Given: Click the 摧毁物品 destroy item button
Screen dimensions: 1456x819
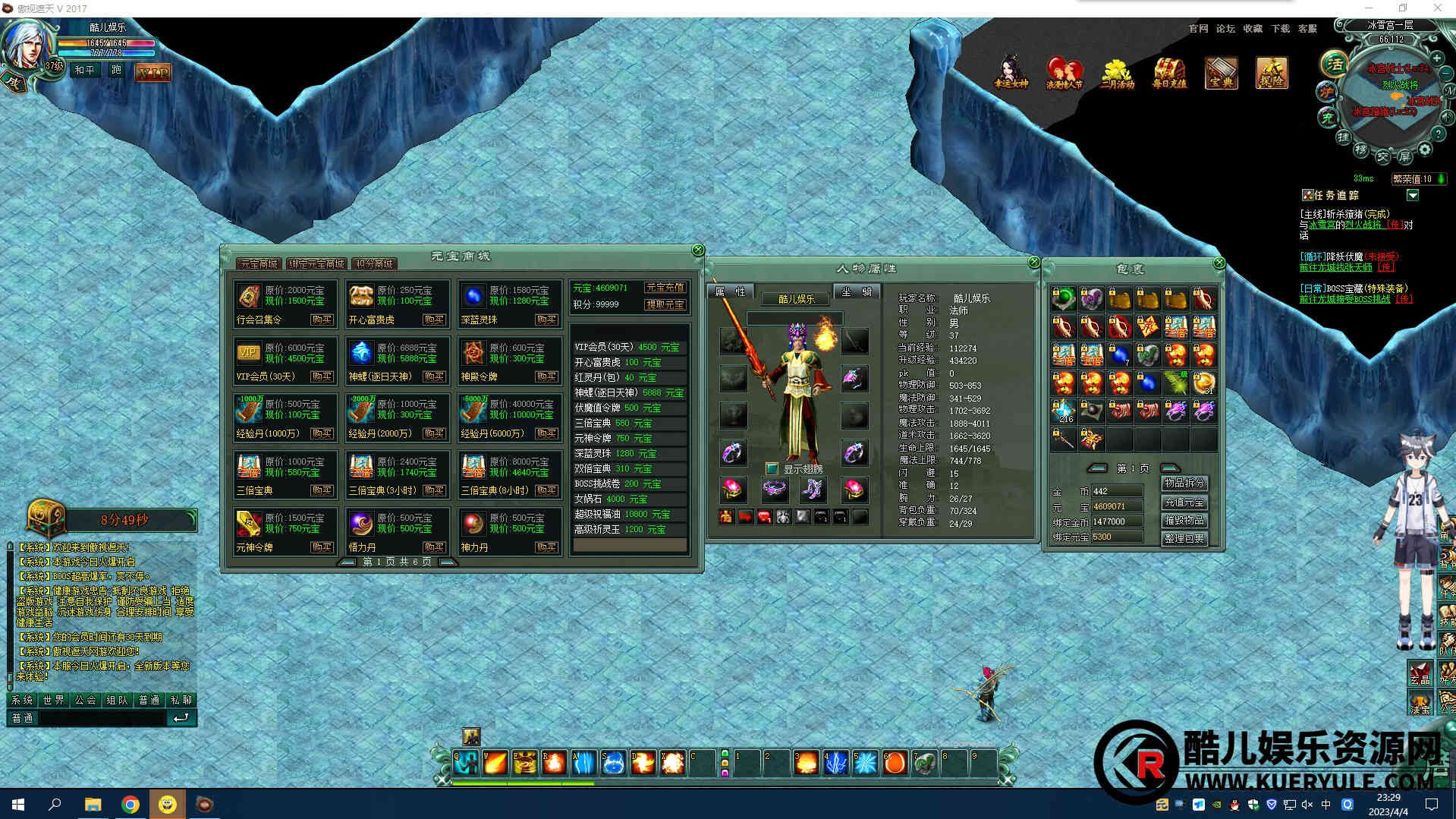Looking at the screenshot, I should point(1184,520).
